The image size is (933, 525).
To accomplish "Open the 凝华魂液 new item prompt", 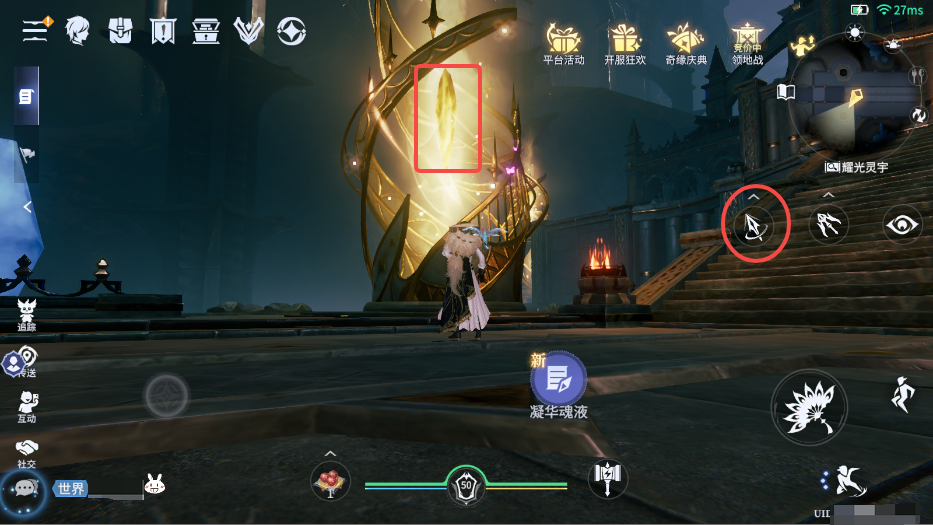I will 558,381.
